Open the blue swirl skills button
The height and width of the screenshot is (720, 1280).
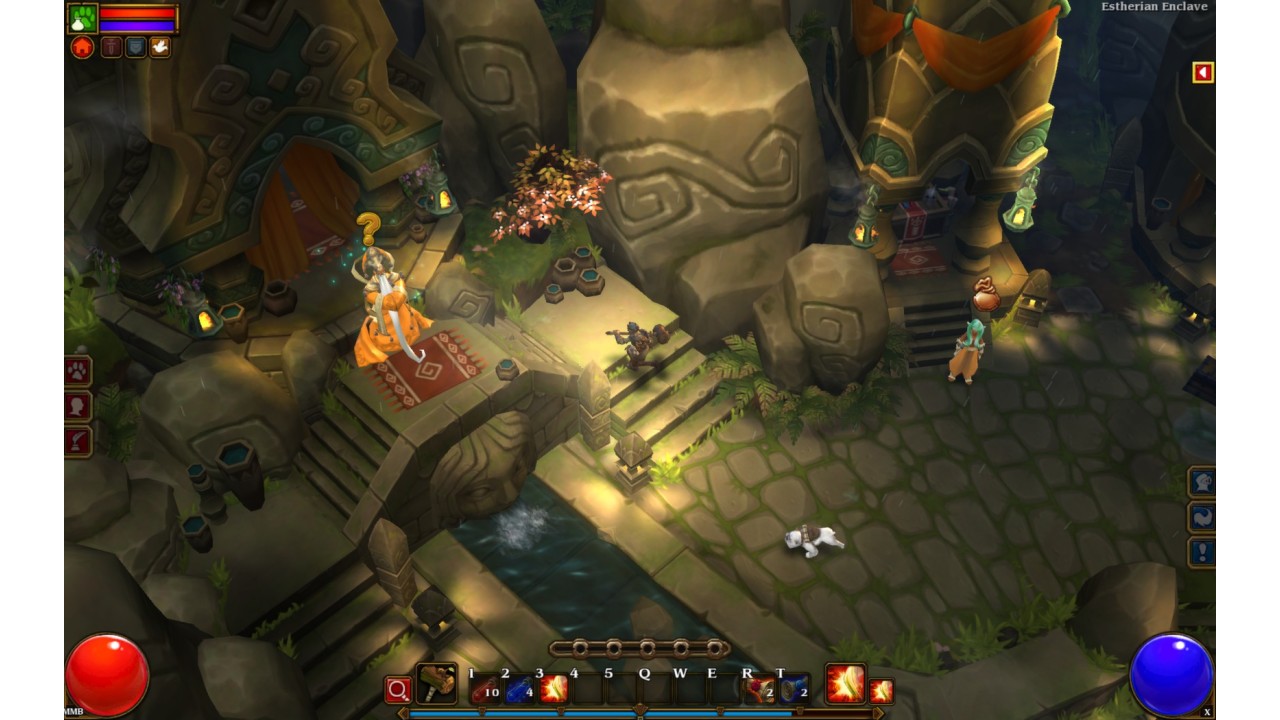pyautogui.click(x=1201, y=517)
